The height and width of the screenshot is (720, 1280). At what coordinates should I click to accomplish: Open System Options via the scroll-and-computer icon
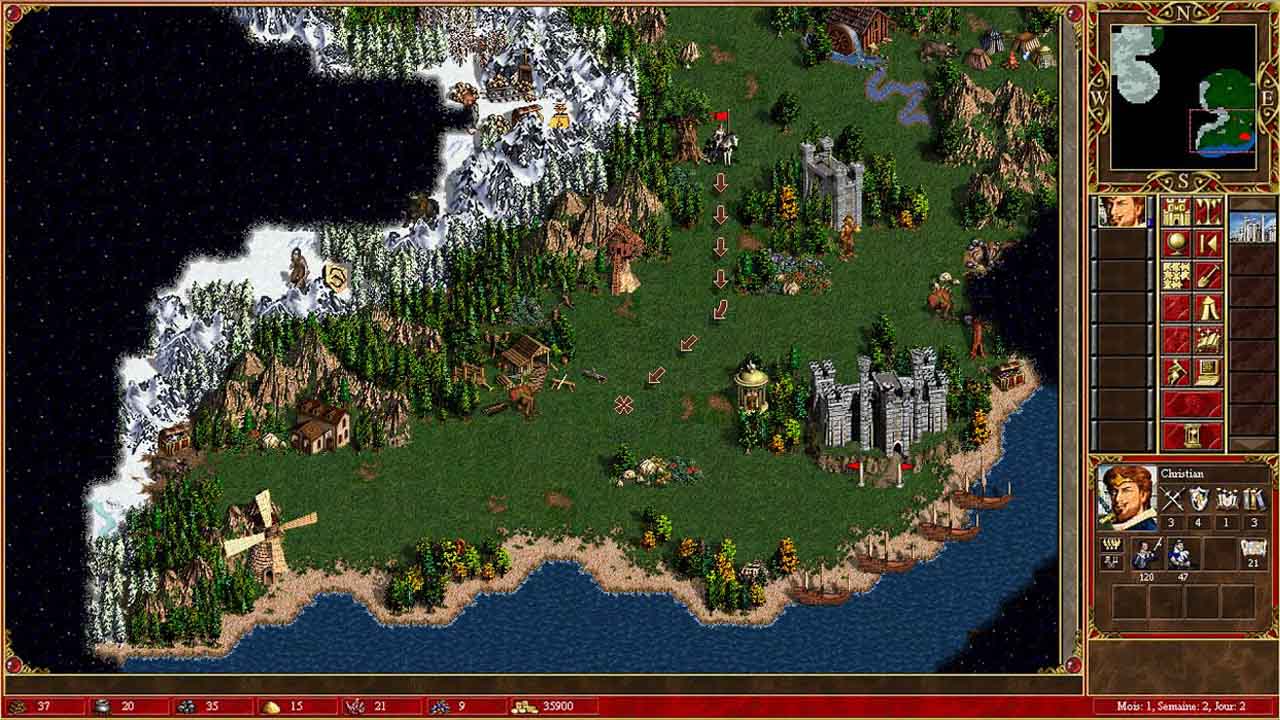[x=1207, y=370]
